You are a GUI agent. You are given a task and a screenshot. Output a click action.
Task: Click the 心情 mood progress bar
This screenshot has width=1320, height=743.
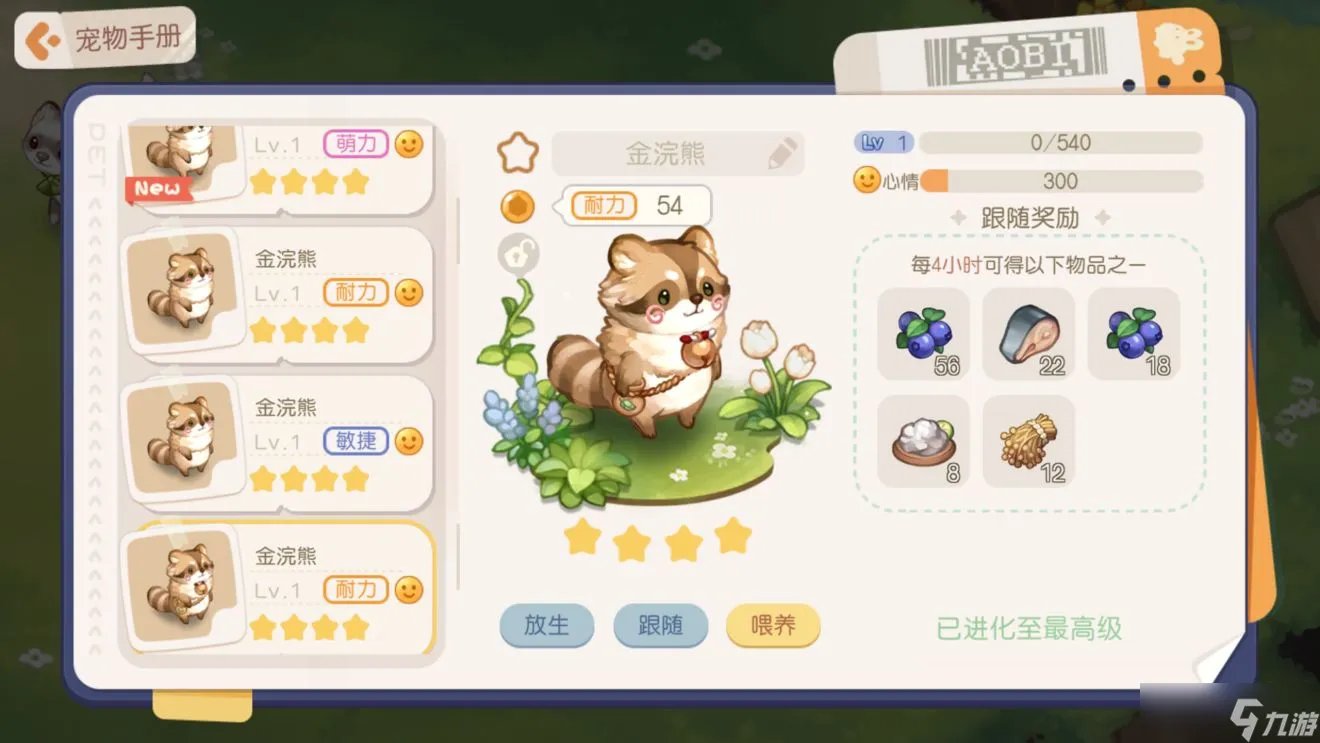1060,182
